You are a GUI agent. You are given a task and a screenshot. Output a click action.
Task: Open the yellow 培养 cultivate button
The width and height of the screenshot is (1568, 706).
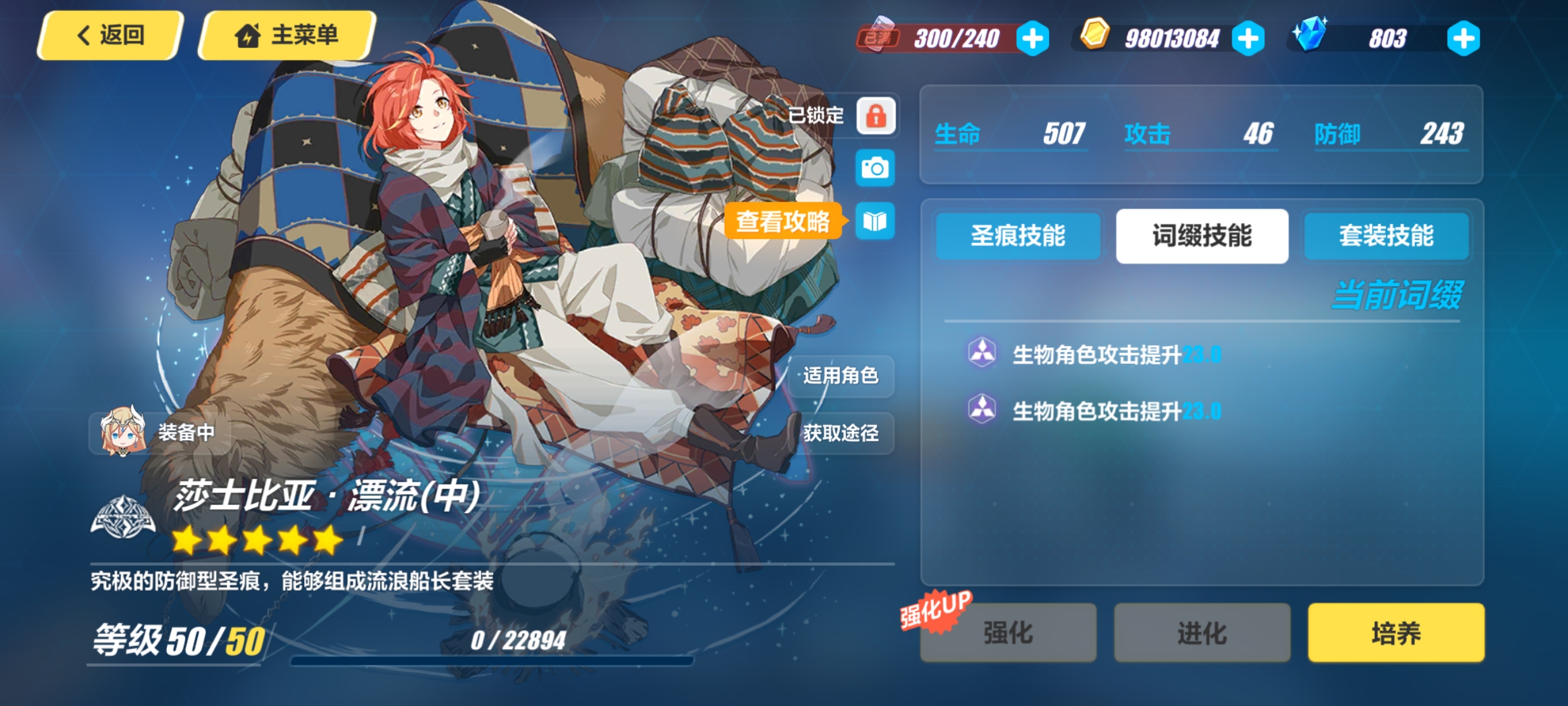pyautogui.click(x=1396, y=633)
